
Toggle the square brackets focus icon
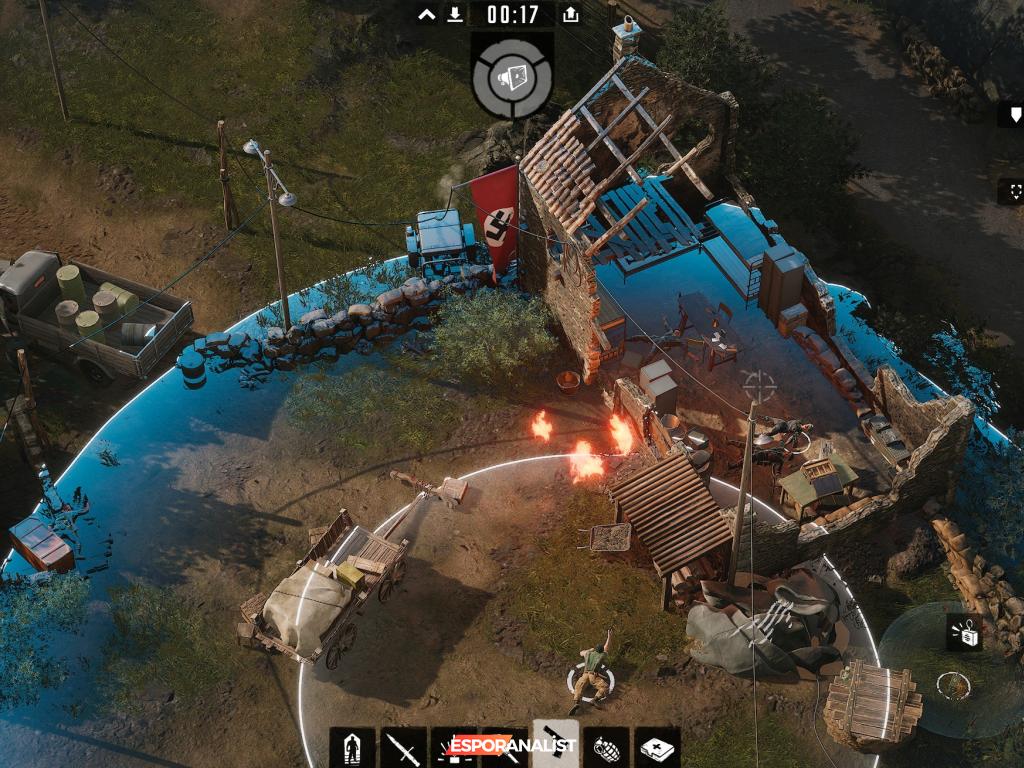pyautogui.click(x=1014, y=190)
